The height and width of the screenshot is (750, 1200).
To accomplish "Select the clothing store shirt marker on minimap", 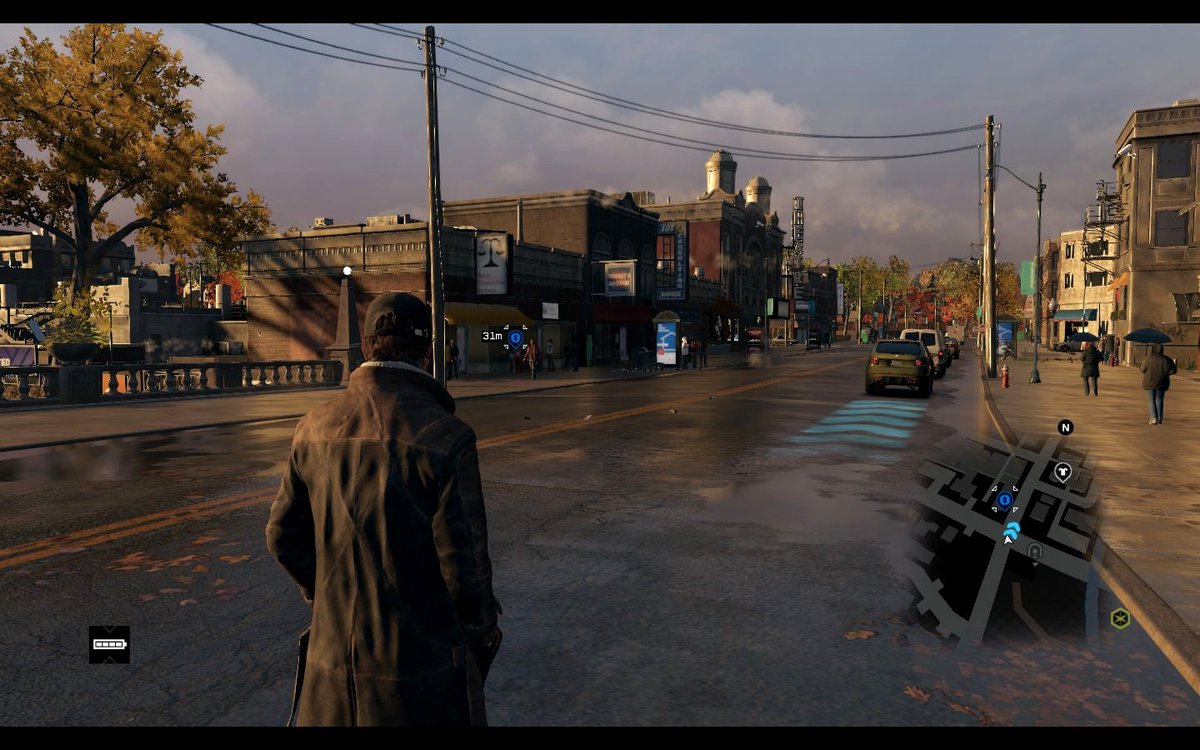I will click(1062, 471).
